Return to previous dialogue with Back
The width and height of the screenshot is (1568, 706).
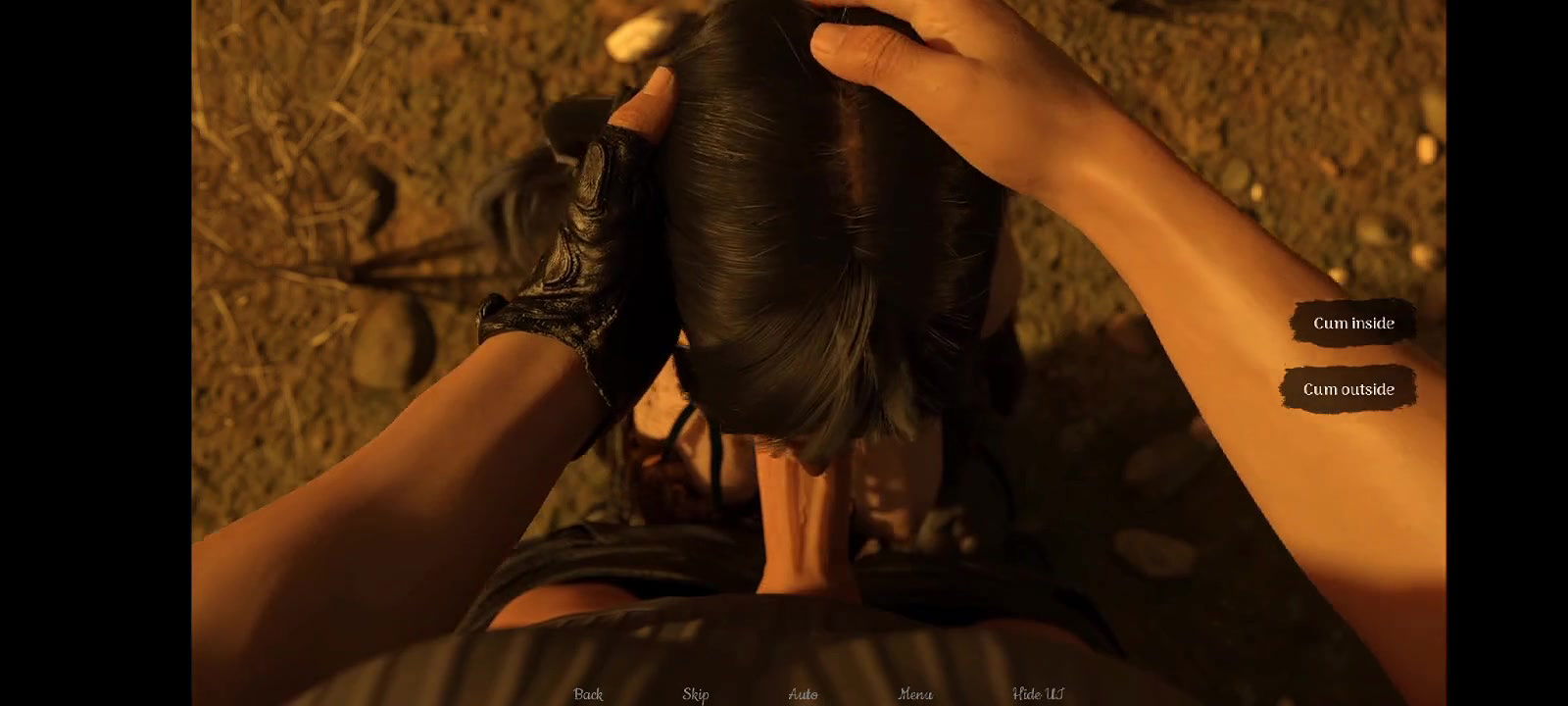click(586, 693)
